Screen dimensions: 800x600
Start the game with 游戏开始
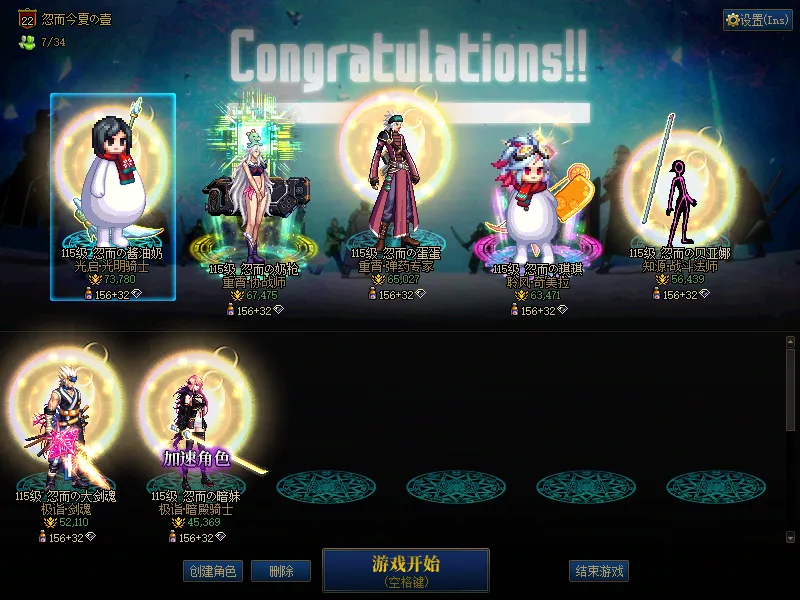(x=405, y=569)
